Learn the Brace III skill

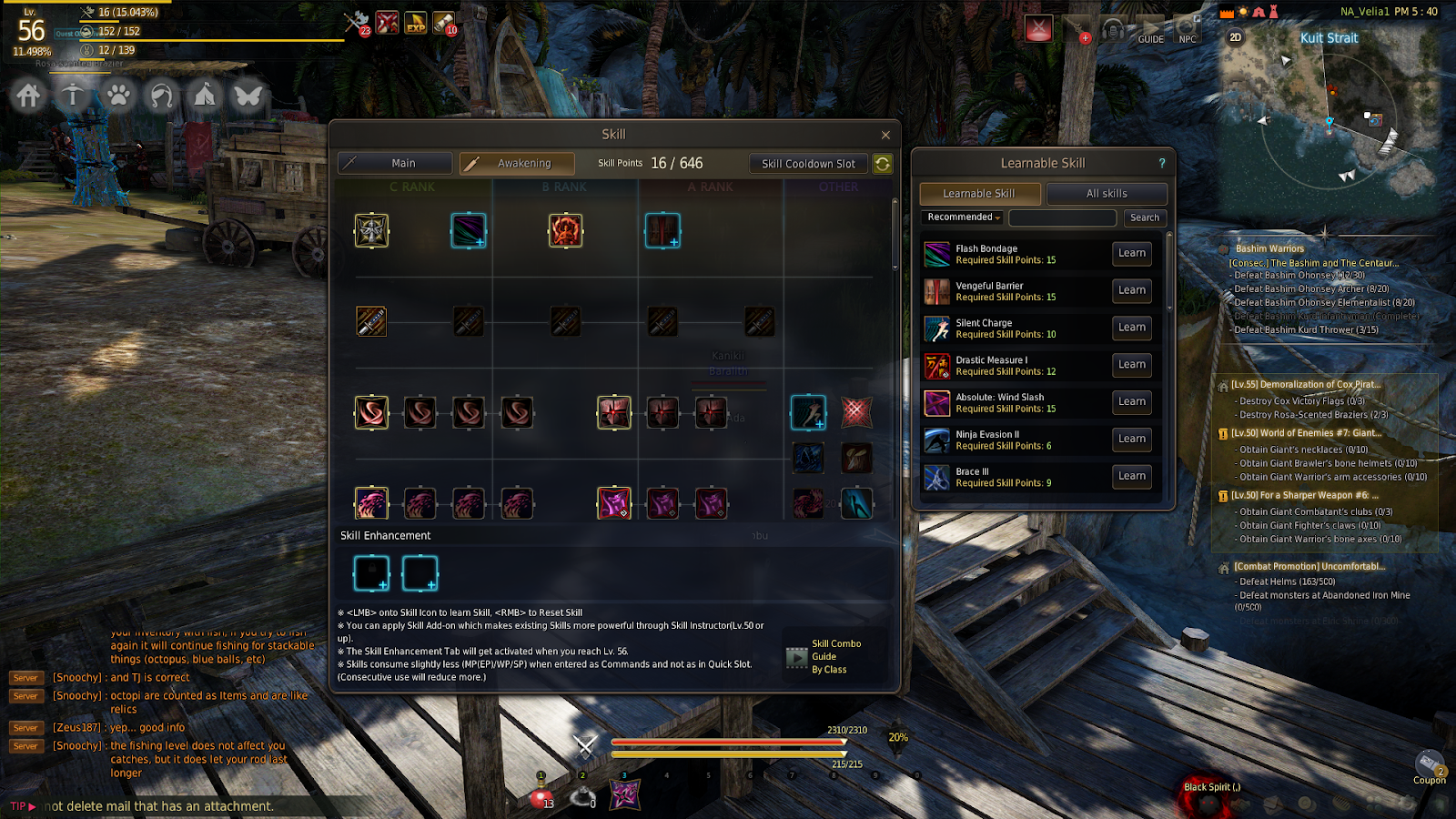1132,476
